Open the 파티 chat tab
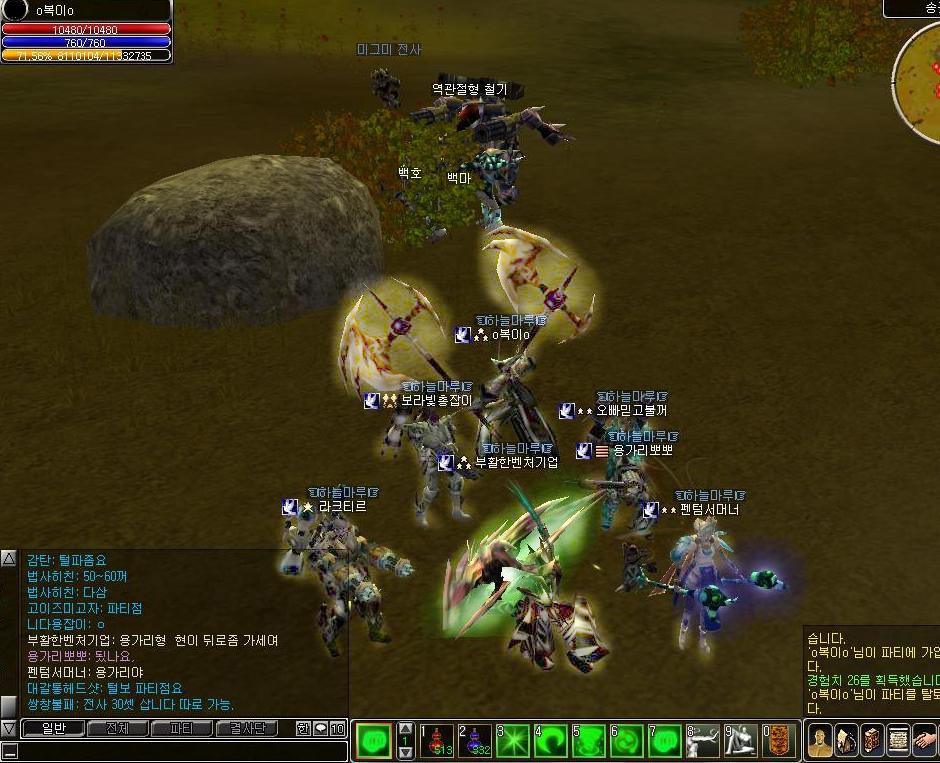Screen dimensions: 940x763 [181, 729]
